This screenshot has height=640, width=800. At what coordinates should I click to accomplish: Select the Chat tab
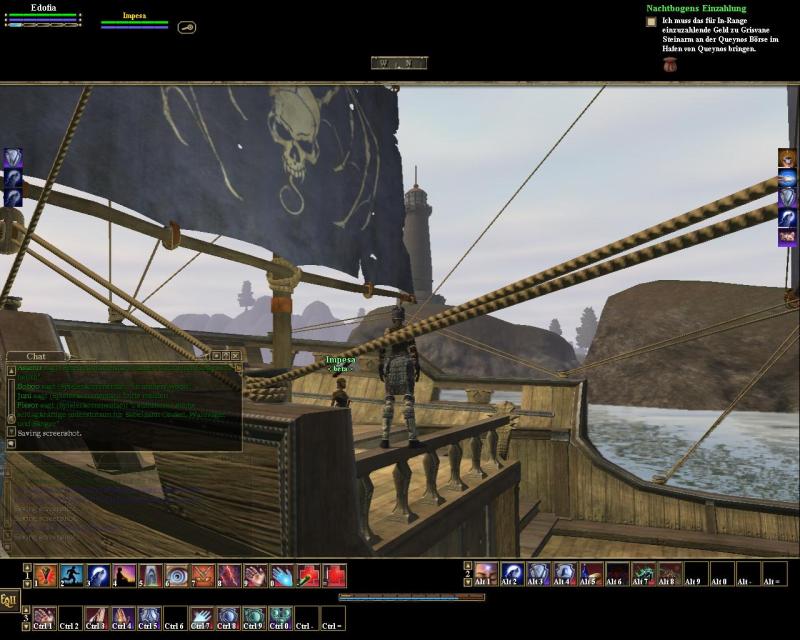click(36, 355)
